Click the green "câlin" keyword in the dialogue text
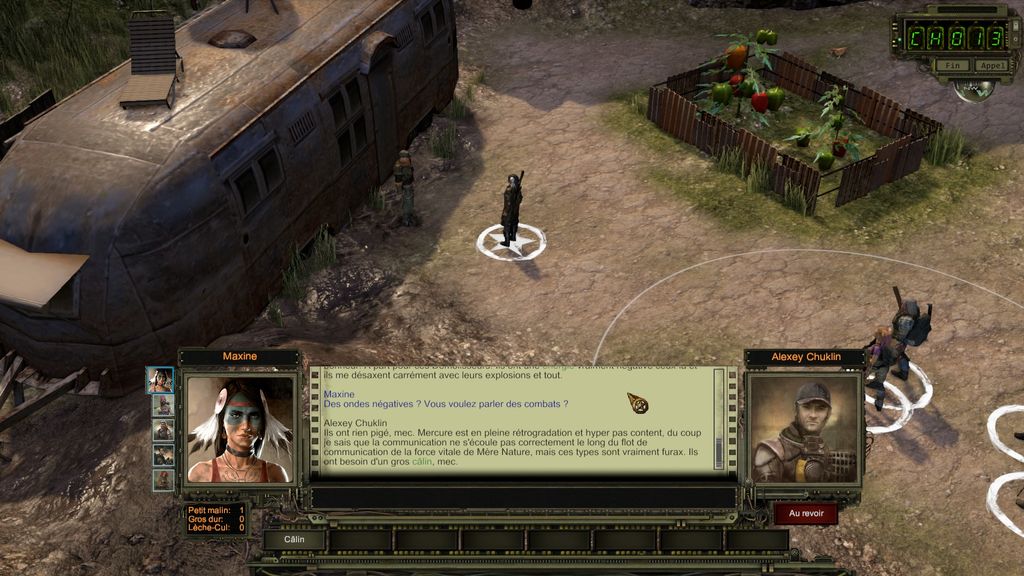Image resolution: width=1024 pixels, height=576 pixels. pyautogui.click(x=424, y=462)
